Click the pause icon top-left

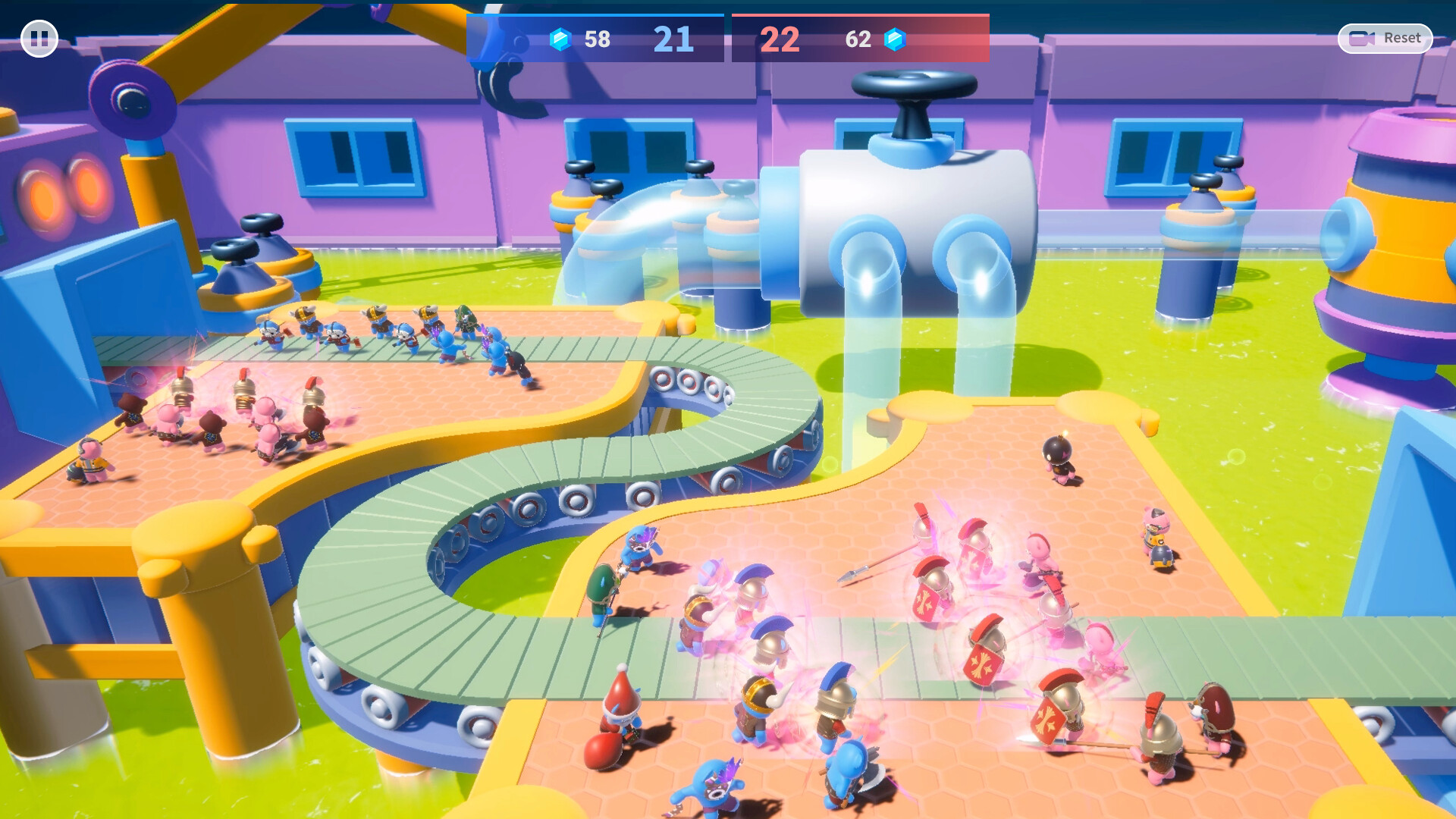pos(40,38)
